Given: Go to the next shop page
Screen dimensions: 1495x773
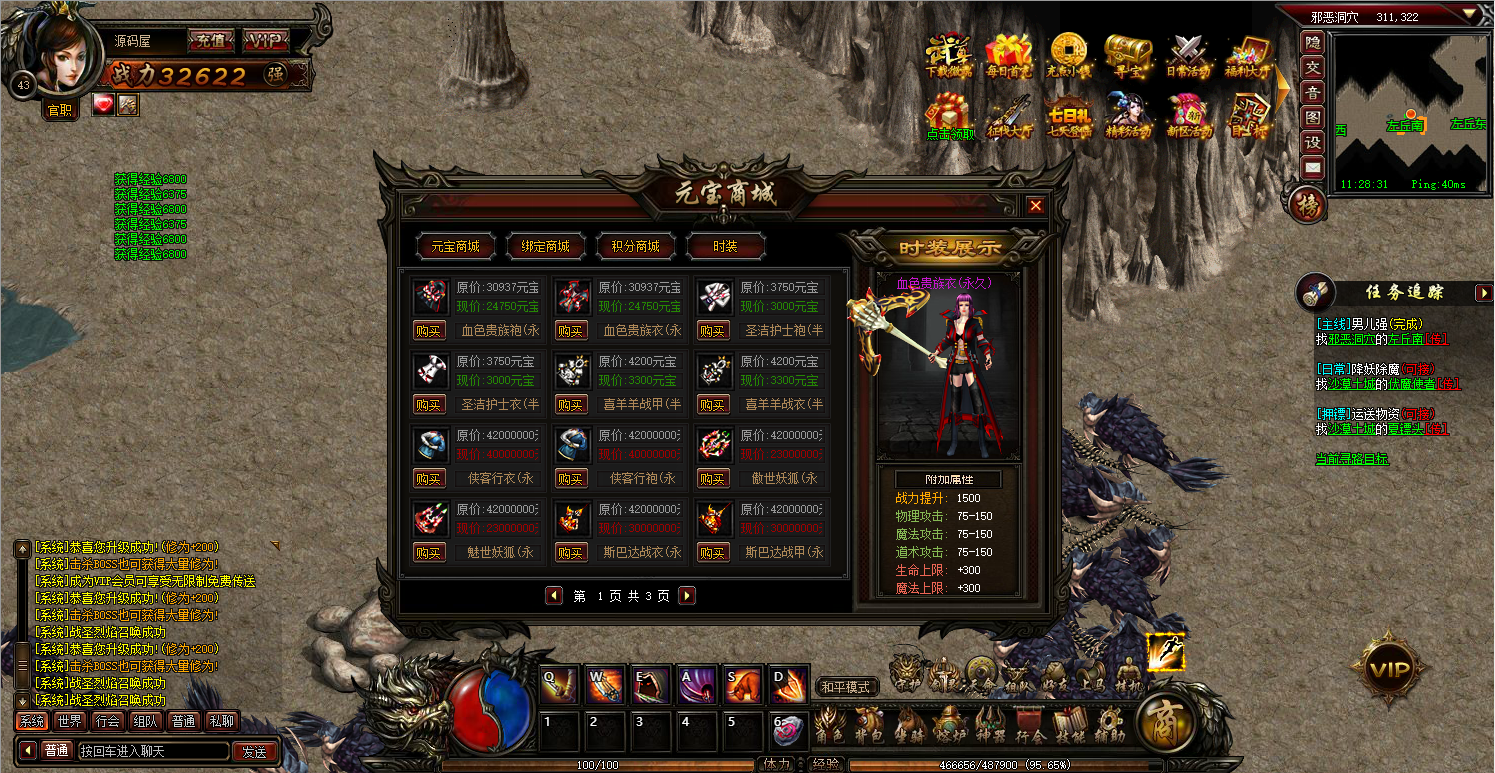Looking at the screenshot, I should tap(686, 596).
